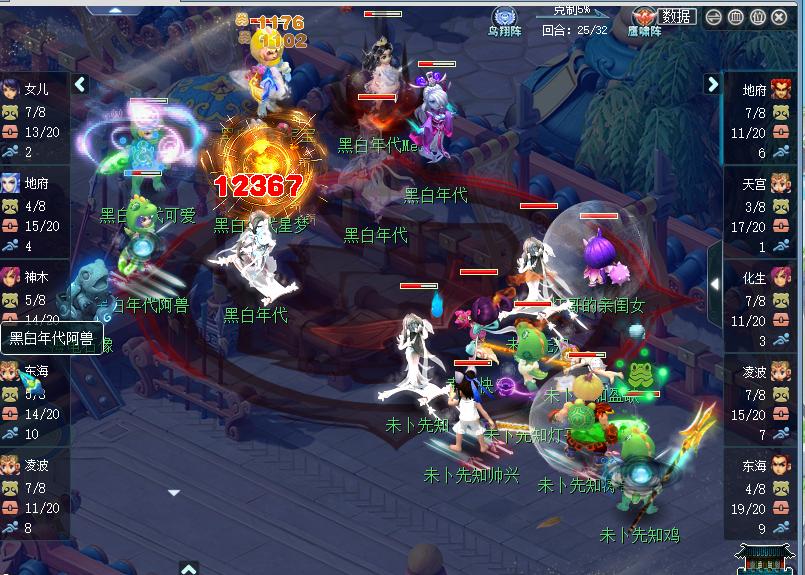
Task: Select the 鸟翔阵 formation icon
Action: point(505,18)
